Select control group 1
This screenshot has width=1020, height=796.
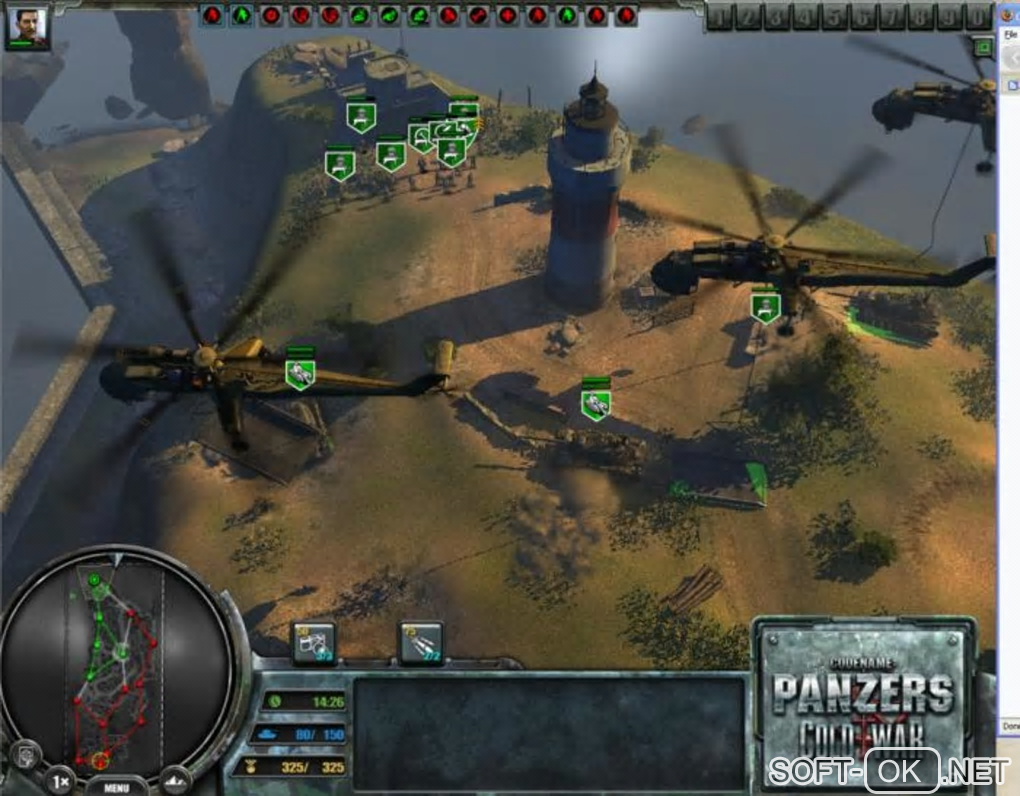point(720,17)
